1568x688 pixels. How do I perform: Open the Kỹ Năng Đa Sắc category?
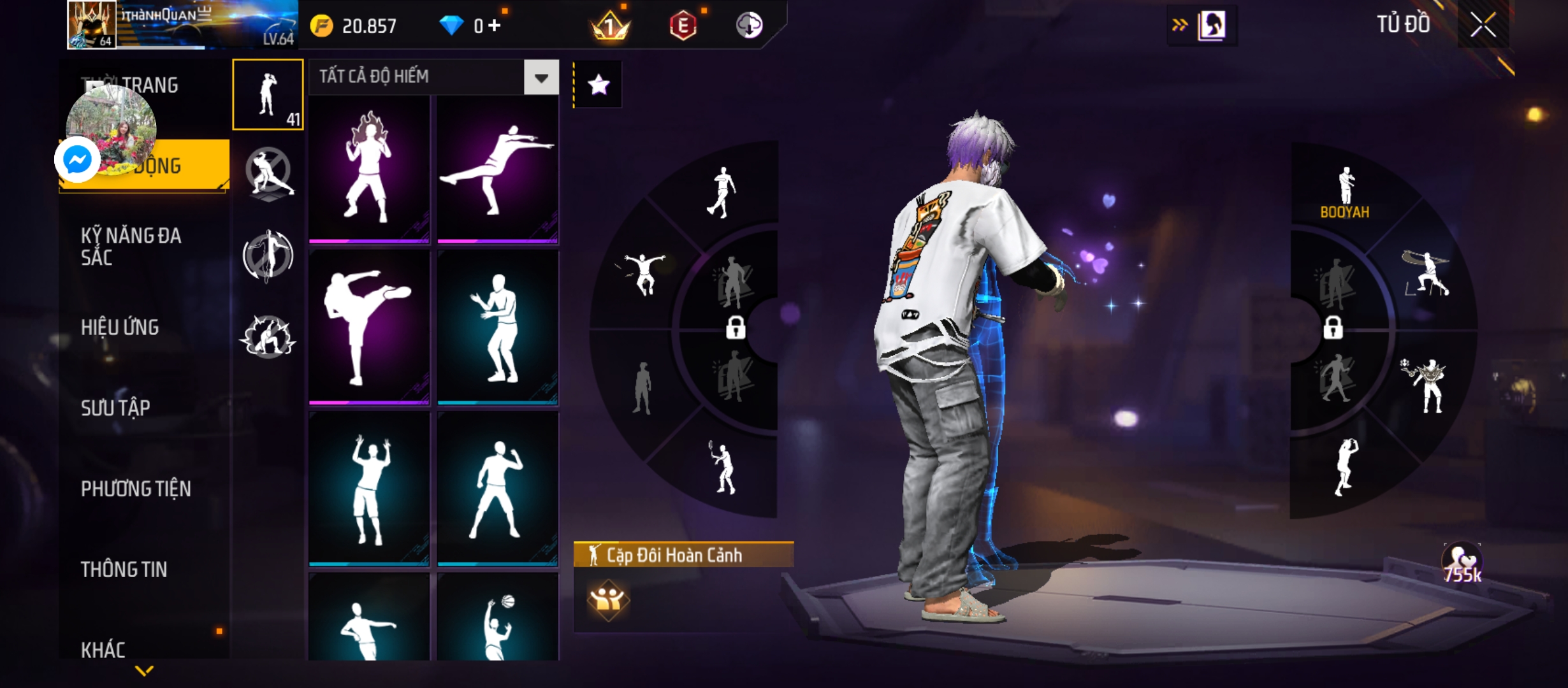point(131,246)
